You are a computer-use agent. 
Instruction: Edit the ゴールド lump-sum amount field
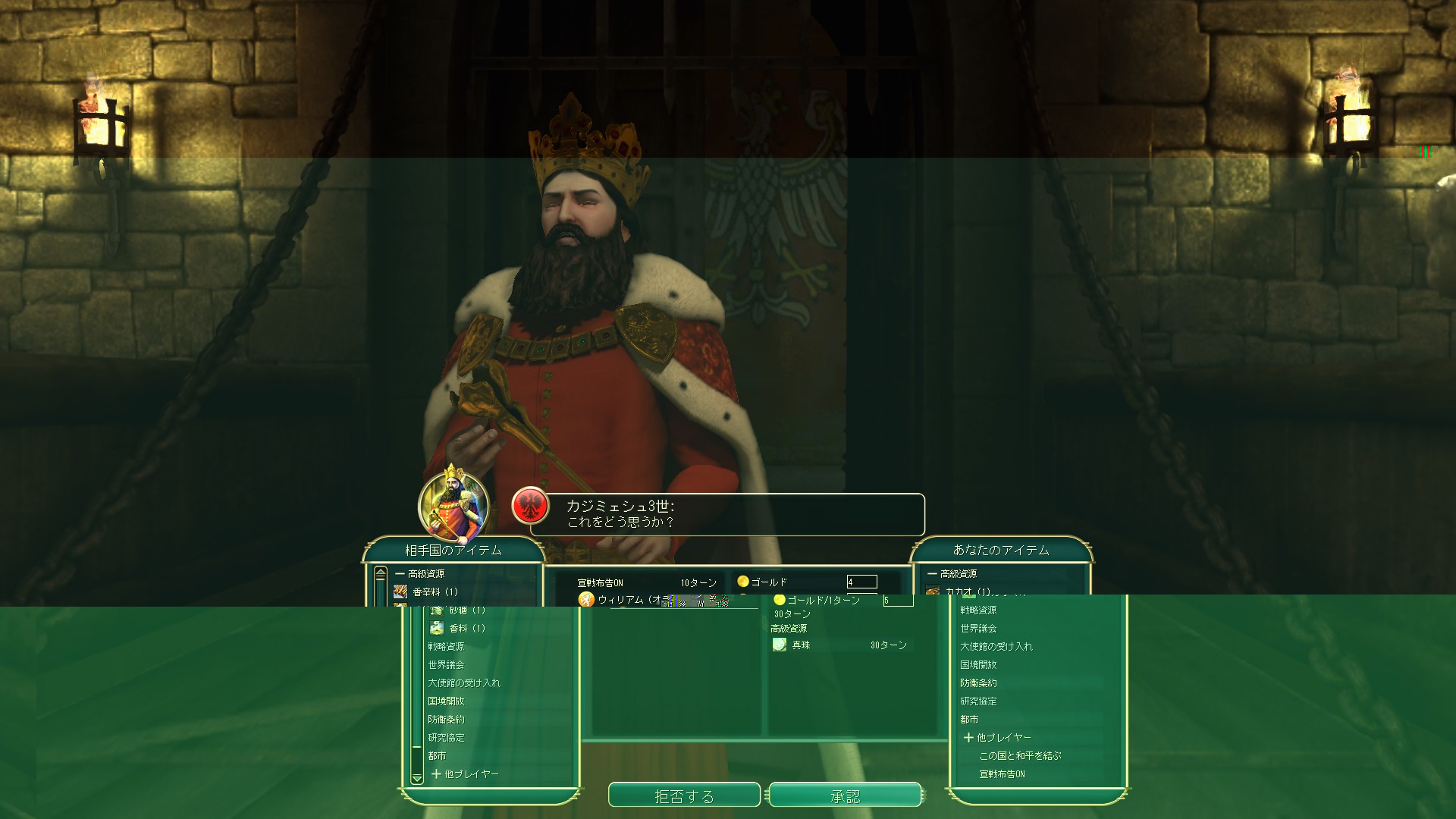coord(861,582)
